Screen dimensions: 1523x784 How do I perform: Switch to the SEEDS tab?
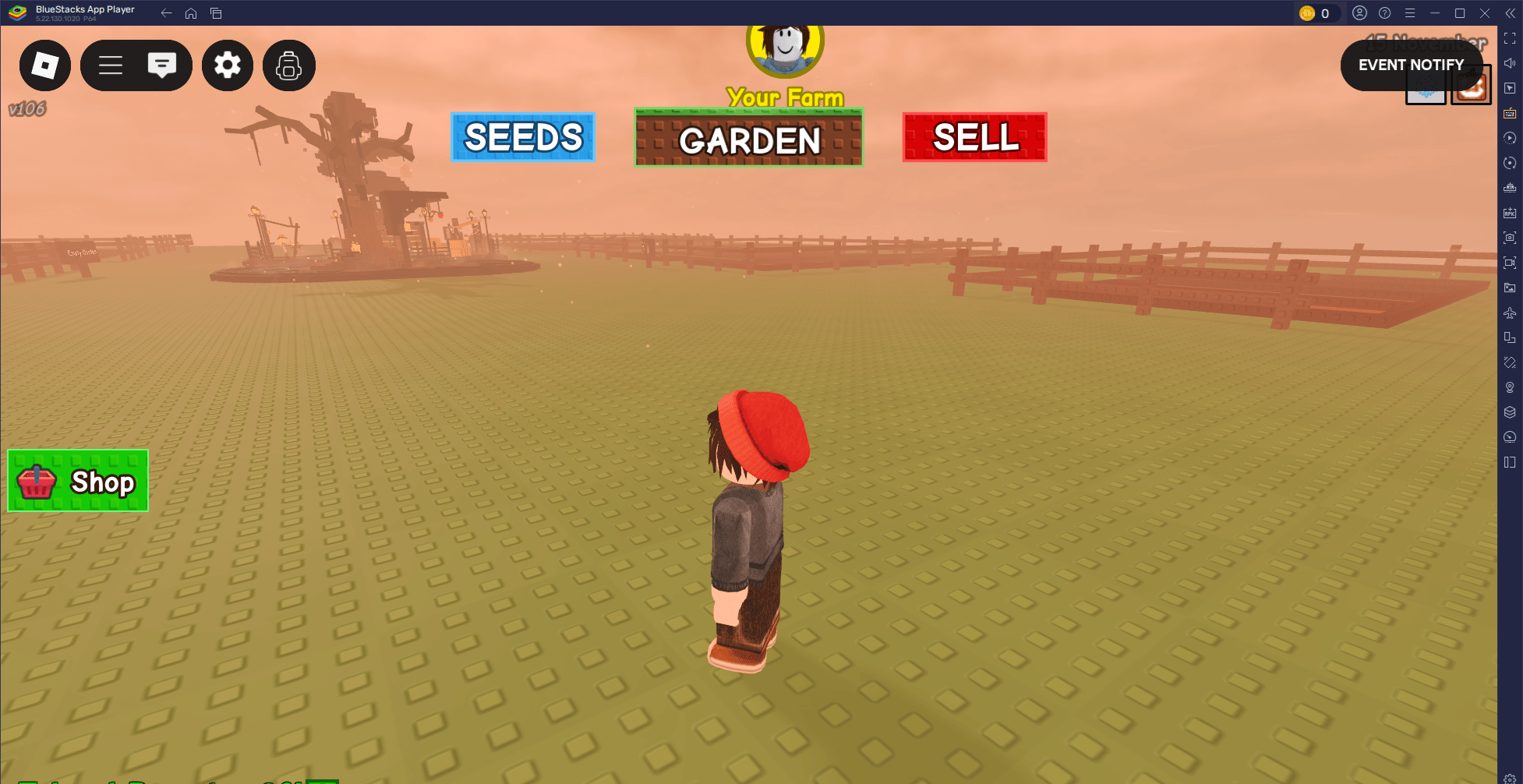[x=522, y=137]
